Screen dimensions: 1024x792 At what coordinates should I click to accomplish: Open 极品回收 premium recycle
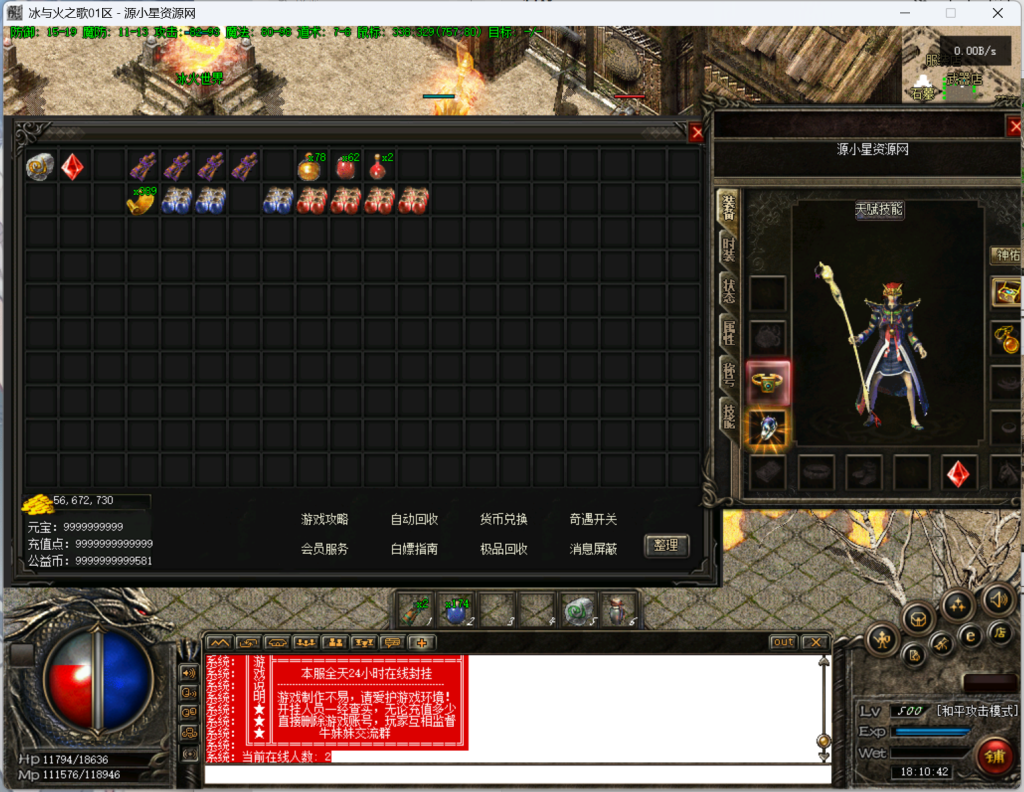click(504, 549)
